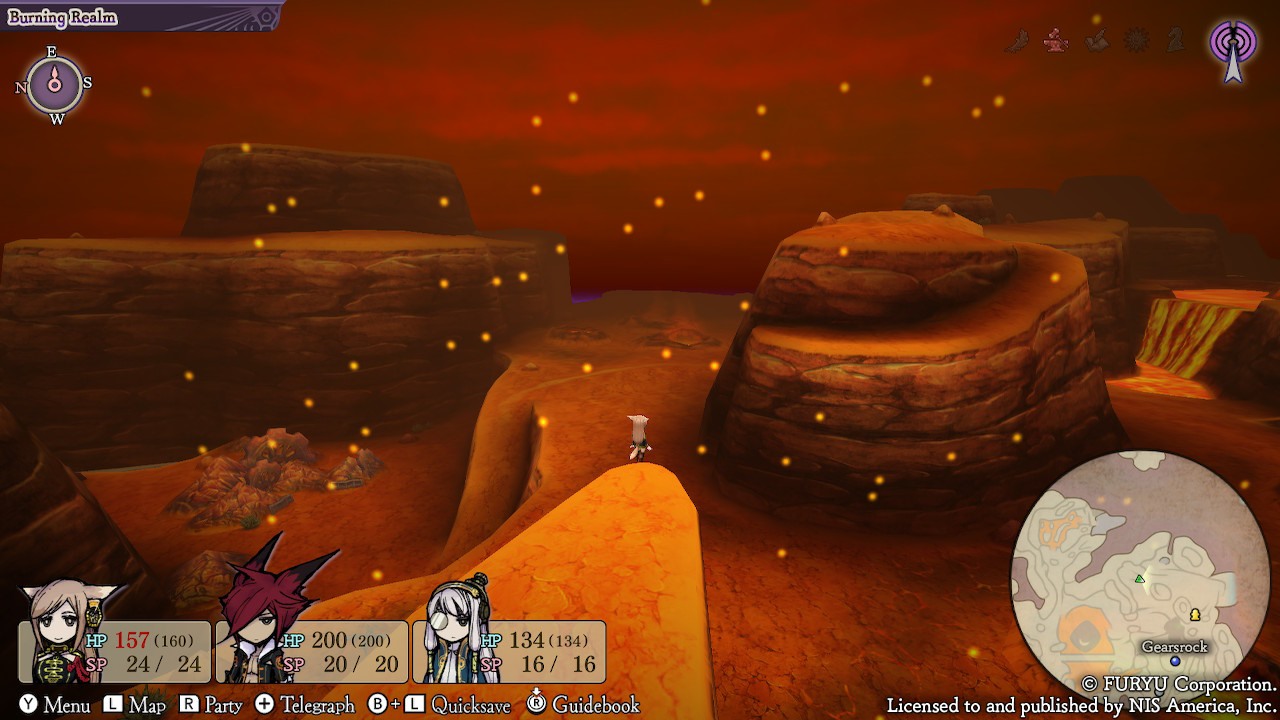The width and height of the screenshot is (1280, 720).
Task: Select the Gearsrock blue marker on minimap
Action: click(1175, 661)
